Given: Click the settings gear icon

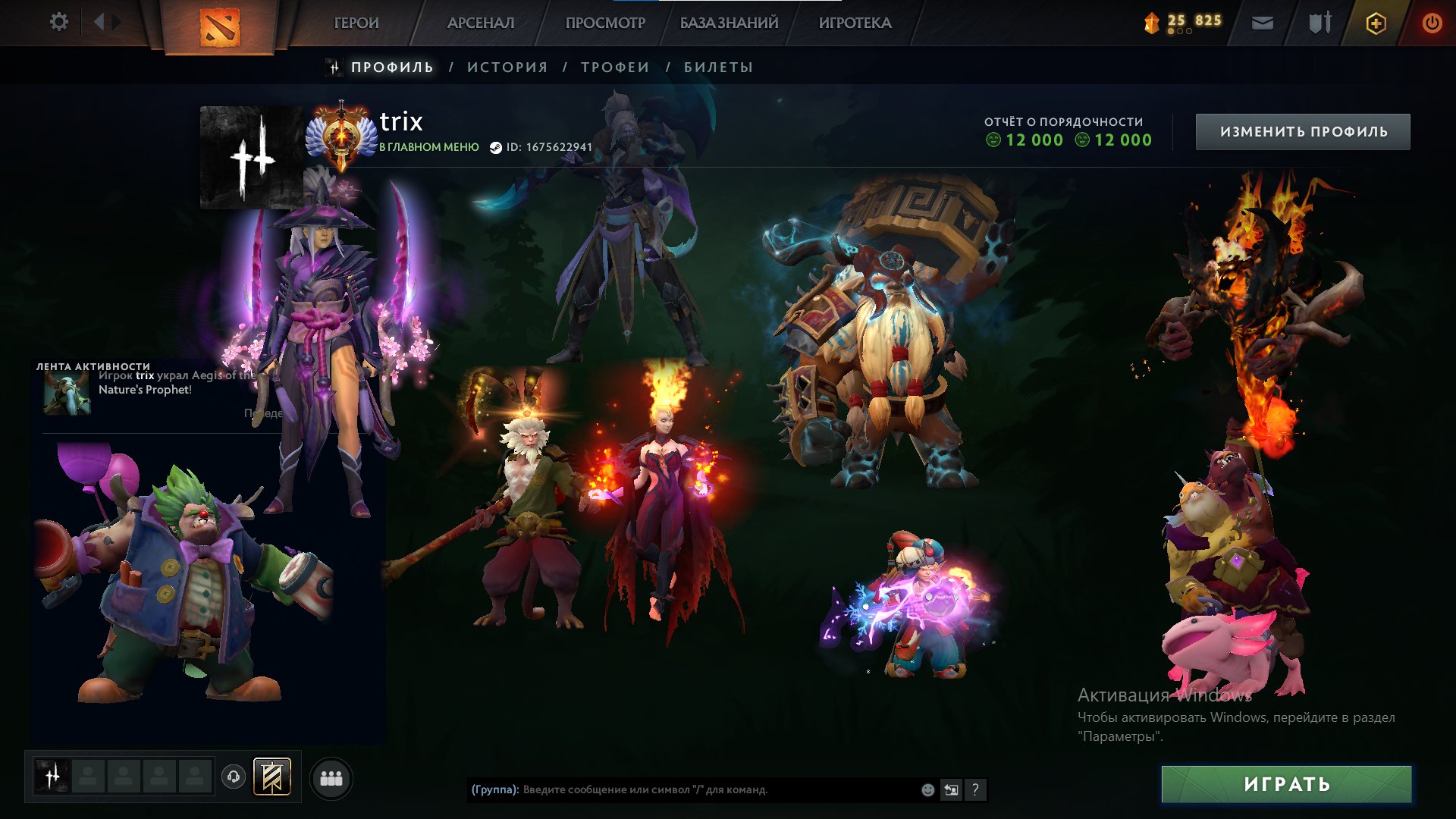Looking at the screenshot, I should pyautogui.click(x=58, y=22).
